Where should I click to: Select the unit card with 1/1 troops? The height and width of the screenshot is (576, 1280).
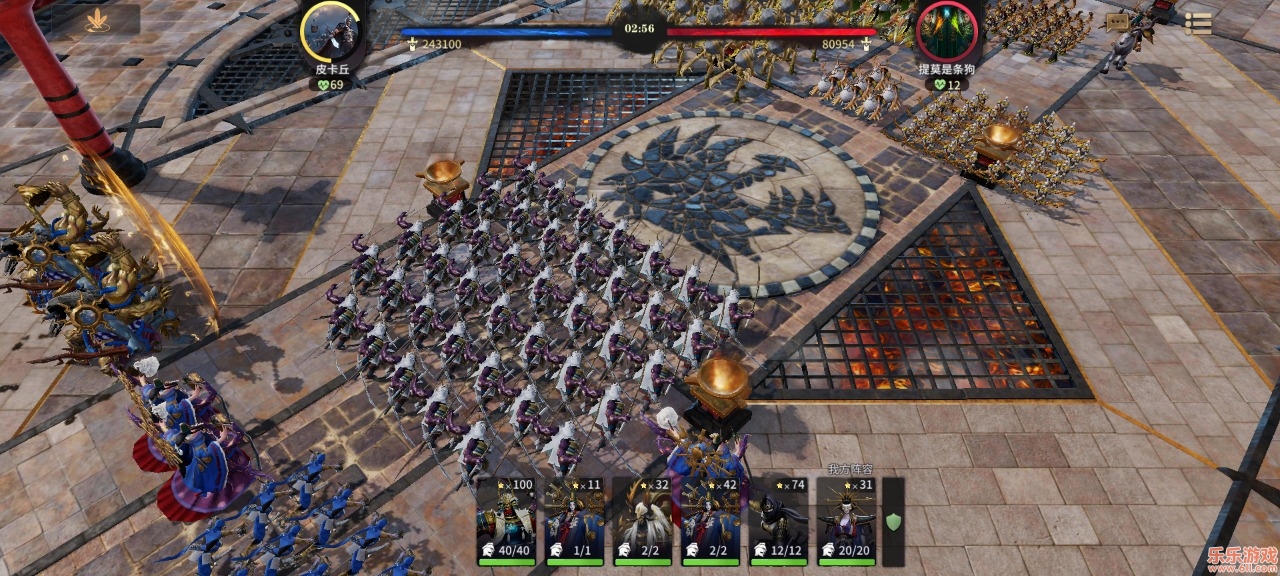574,521
